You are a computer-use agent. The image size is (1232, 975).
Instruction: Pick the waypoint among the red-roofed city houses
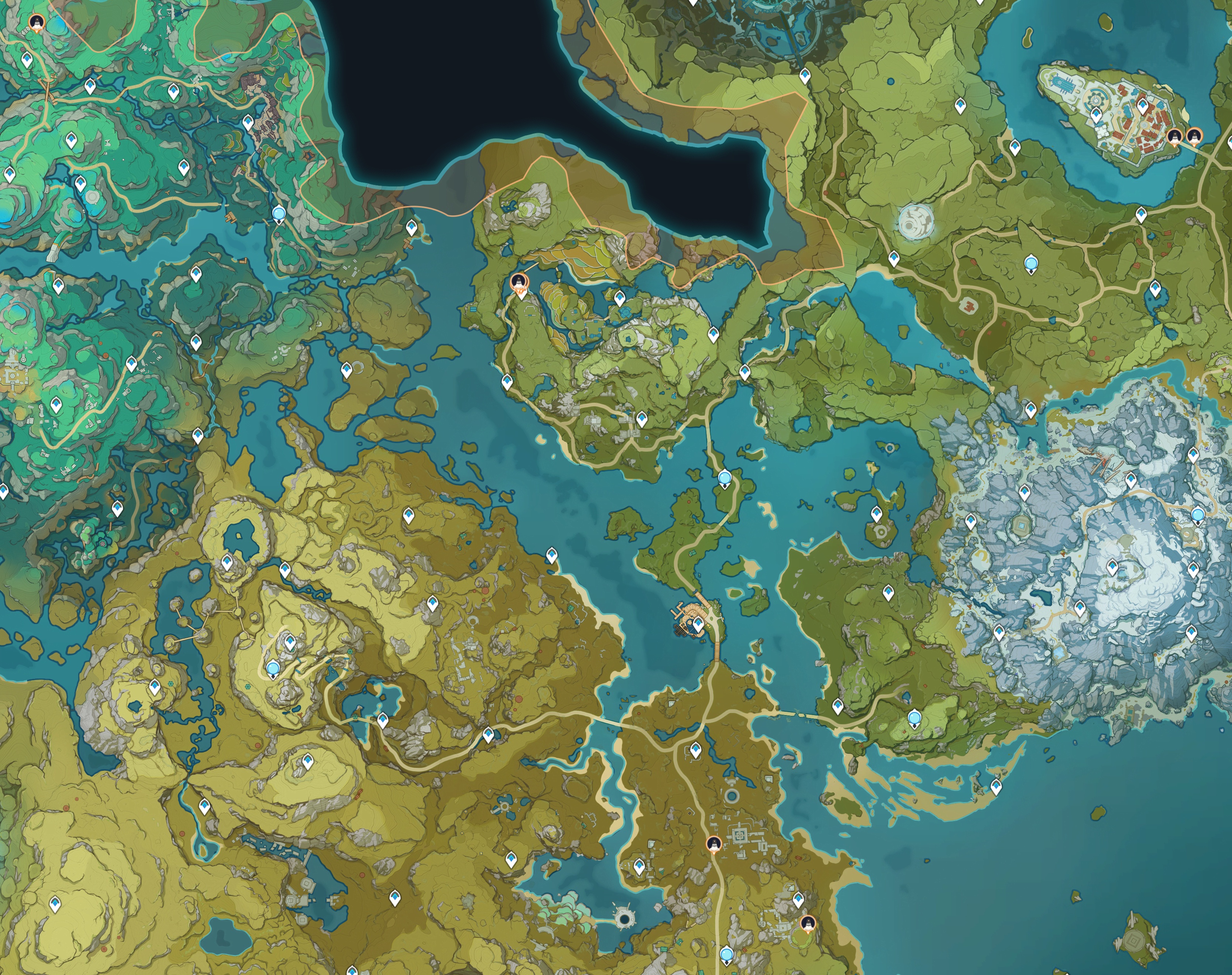pos(1142,106)
